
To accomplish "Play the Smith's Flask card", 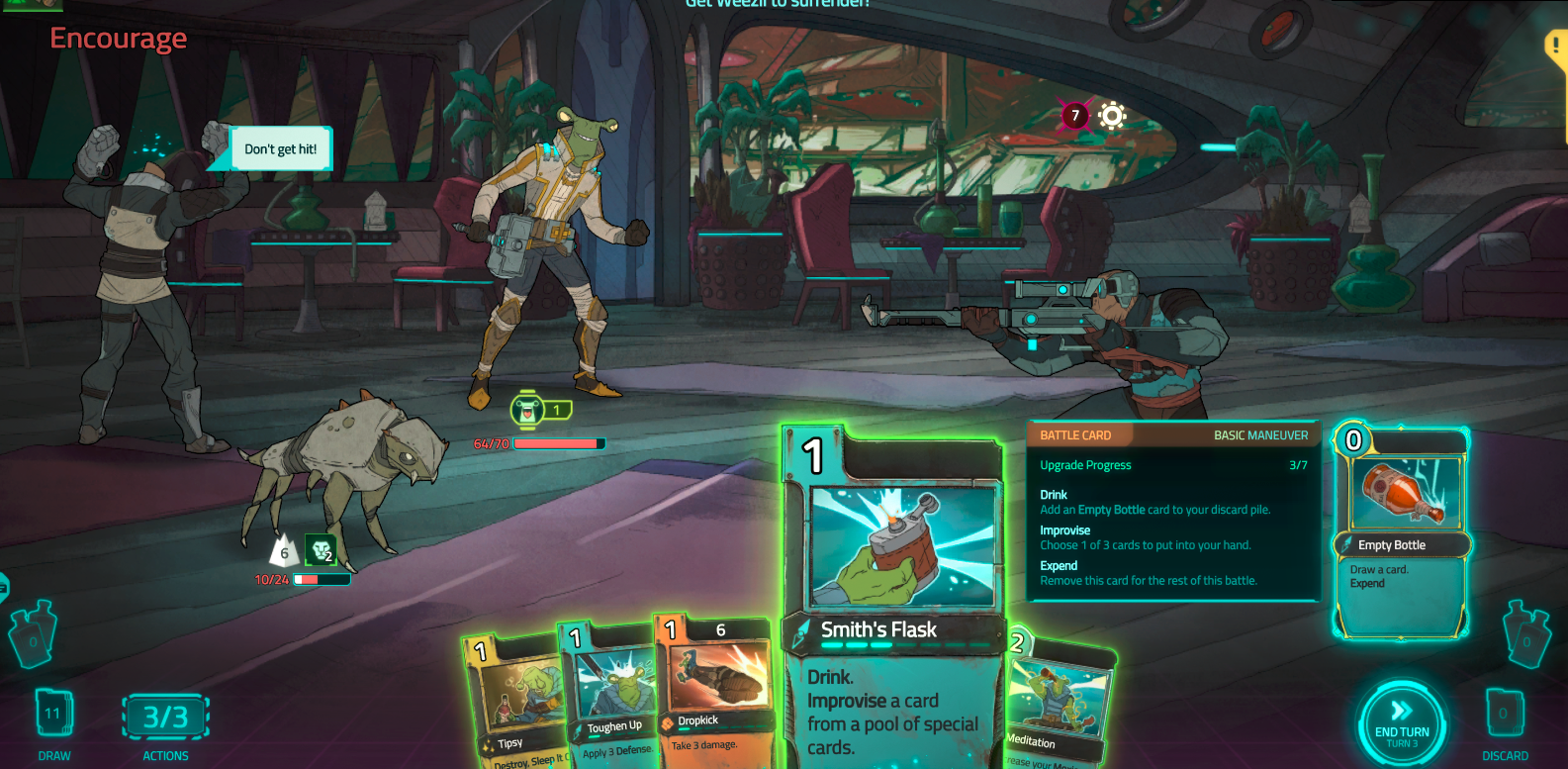I will tap(893, 594).
